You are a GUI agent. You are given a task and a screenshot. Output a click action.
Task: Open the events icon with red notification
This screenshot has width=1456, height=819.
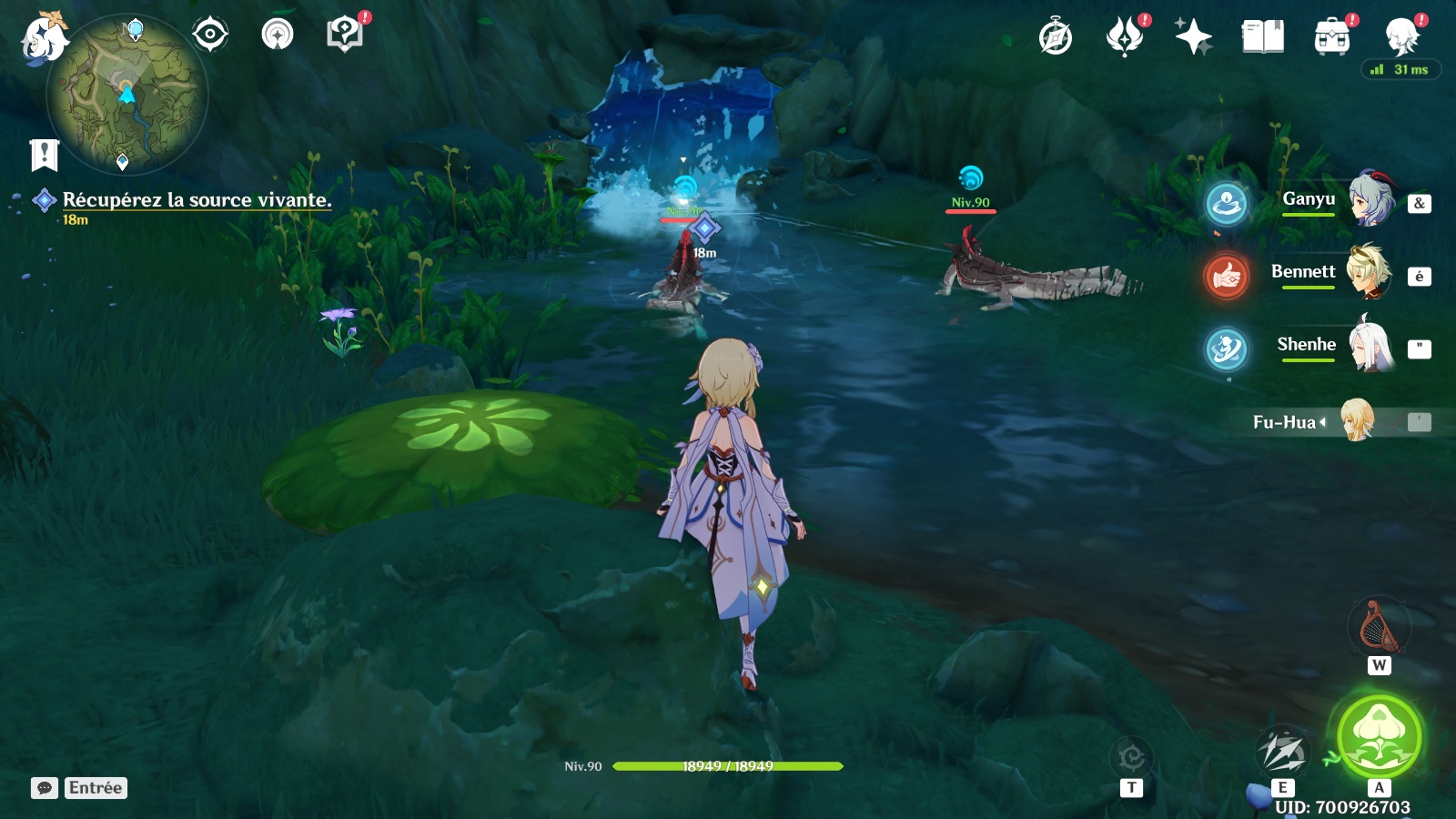click(1125, 37)
